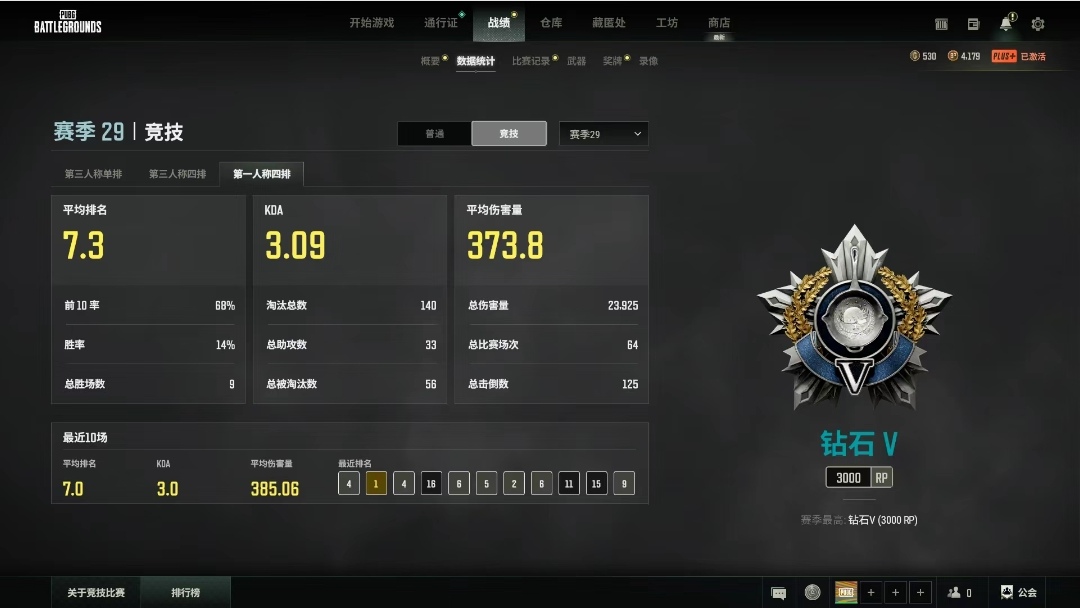Open the gear settings icon

click(1038, 24)
